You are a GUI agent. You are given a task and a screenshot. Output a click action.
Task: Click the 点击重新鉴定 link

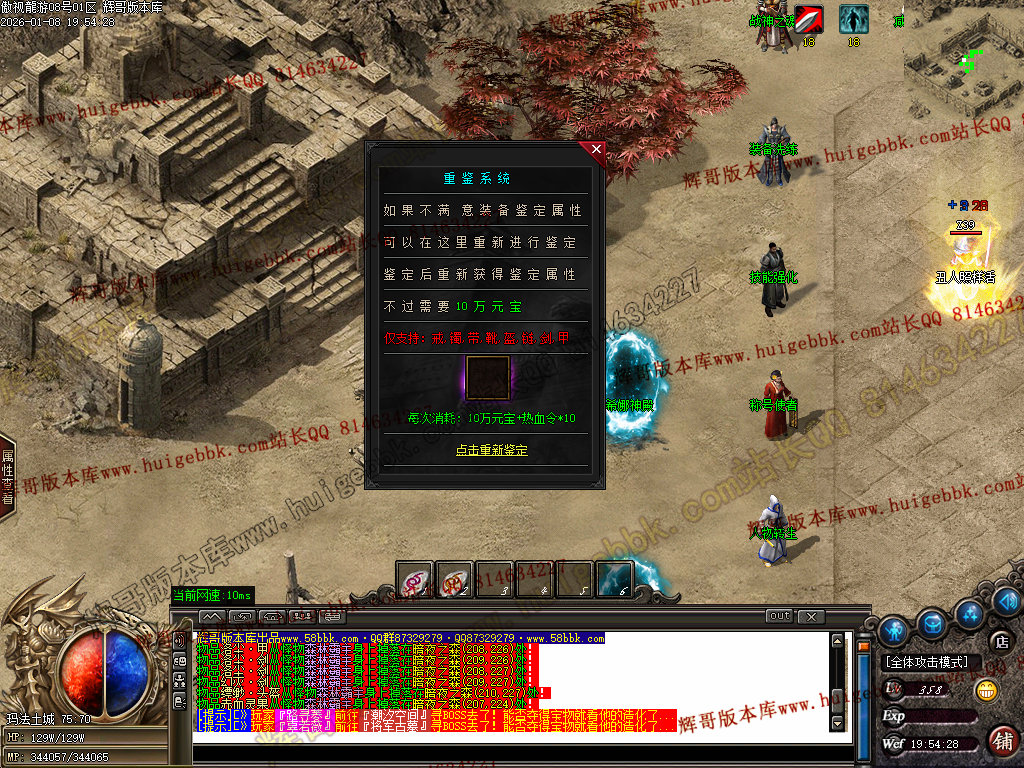491,450
